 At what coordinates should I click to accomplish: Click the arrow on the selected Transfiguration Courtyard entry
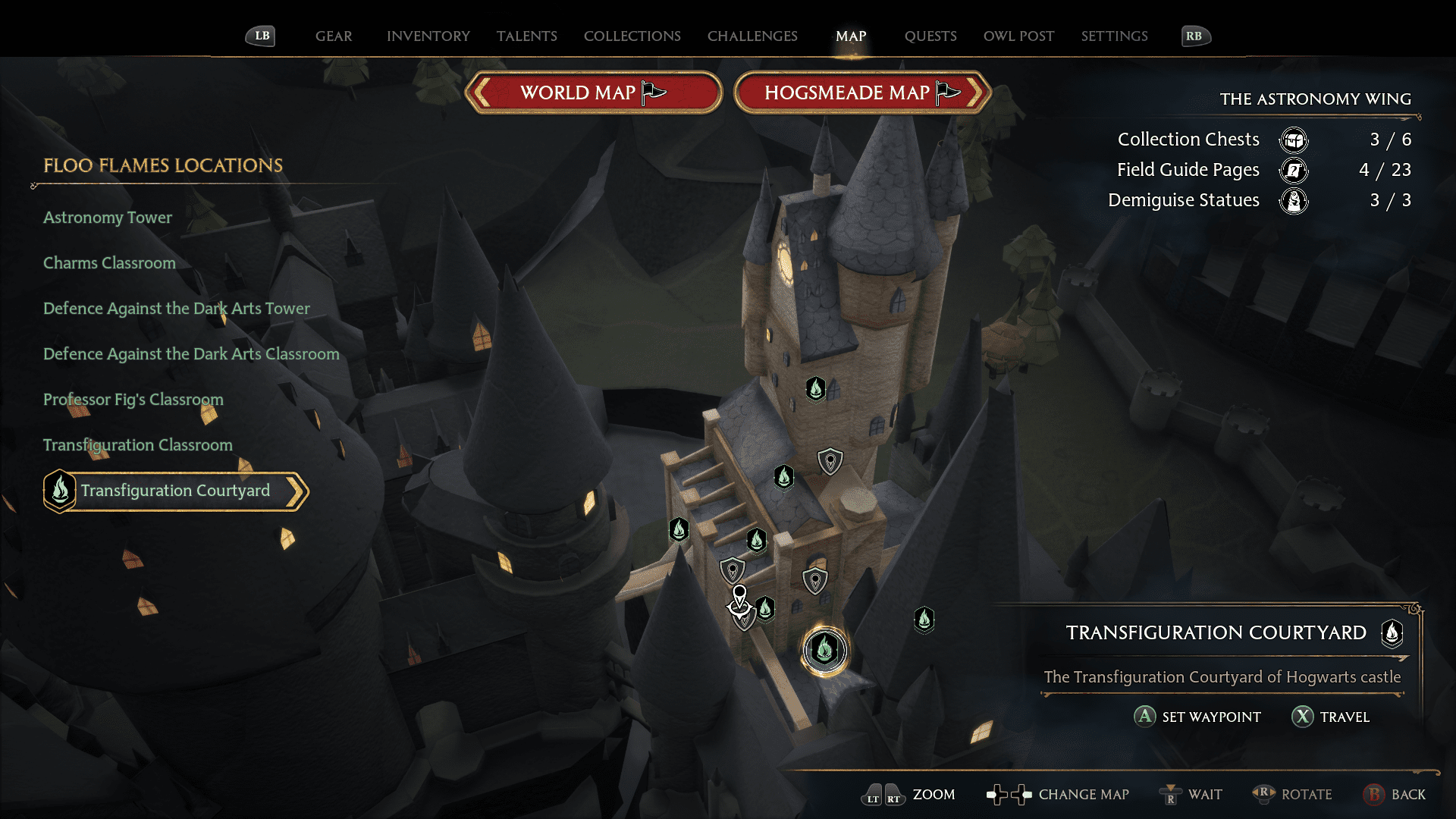click(297, 491)
